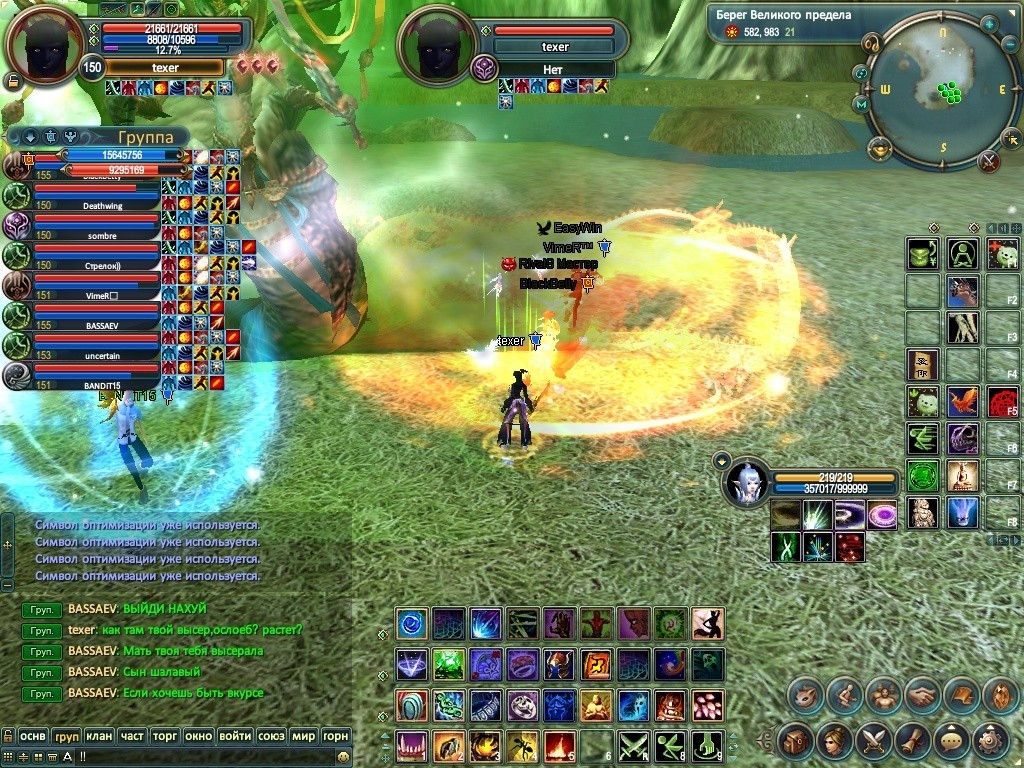Open the character portrait menu button
Screen dimensions: 1024x768
[x=833, y=740]
